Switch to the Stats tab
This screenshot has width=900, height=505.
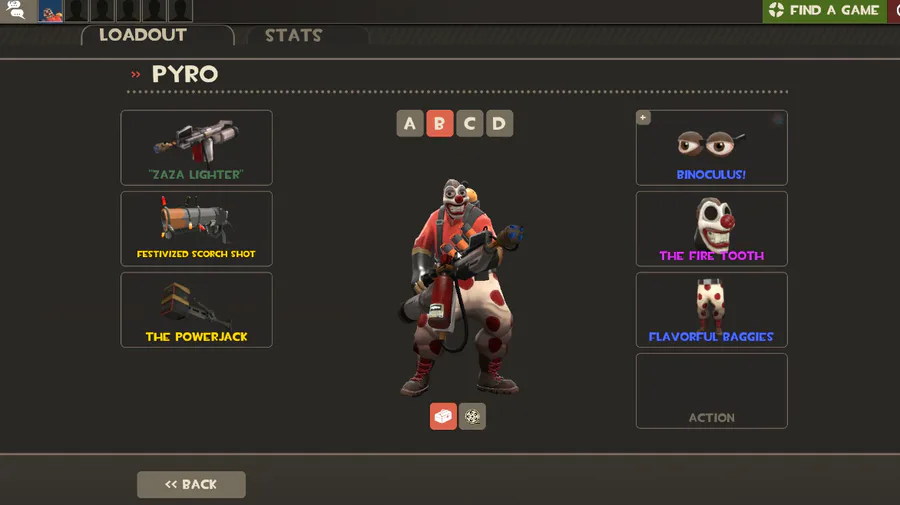(x=293, y=36)
